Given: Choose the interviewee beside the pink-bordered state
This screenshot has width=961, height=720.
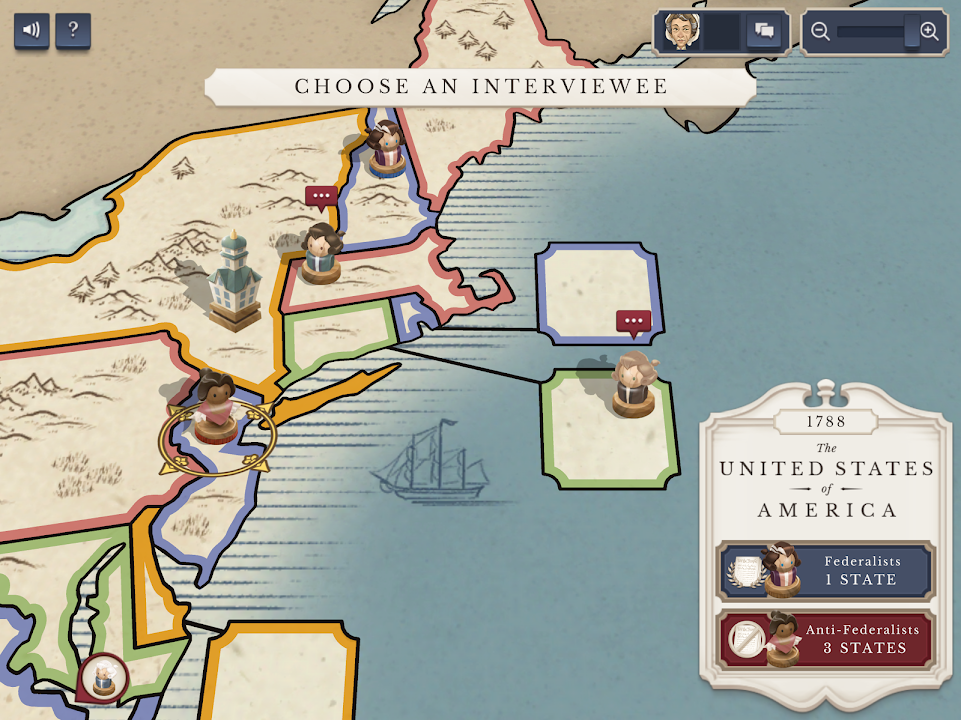Looking at the screenshot, I should tap(321, 252).
